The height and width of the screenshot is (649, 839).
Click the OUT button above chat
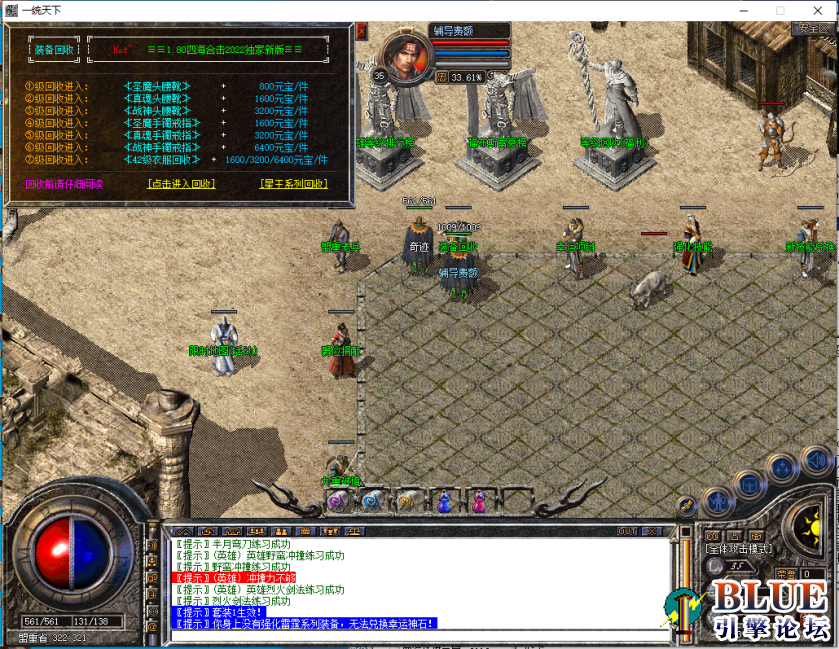[627, 530]
